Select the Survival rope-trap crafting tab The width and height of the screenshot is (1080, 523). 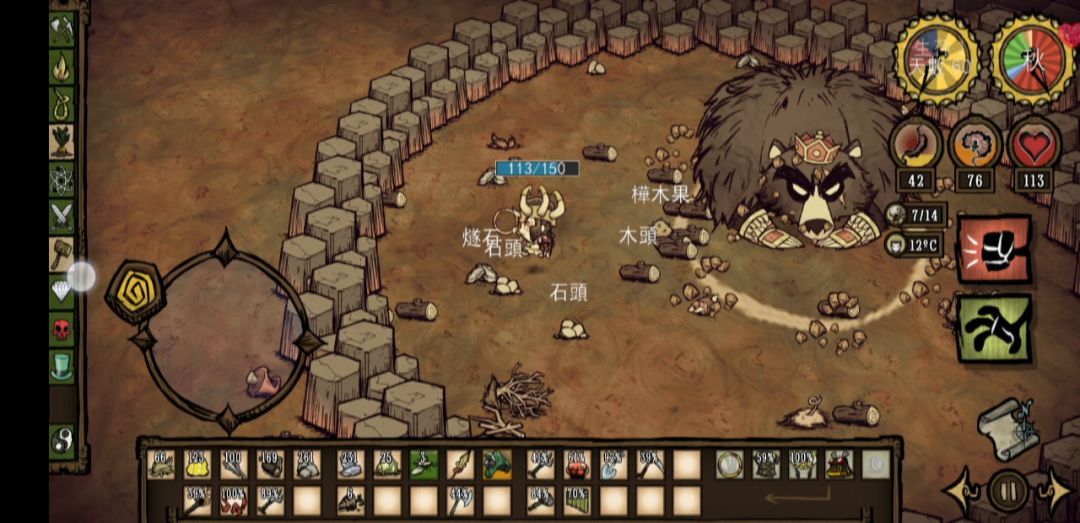click(62, 103)
